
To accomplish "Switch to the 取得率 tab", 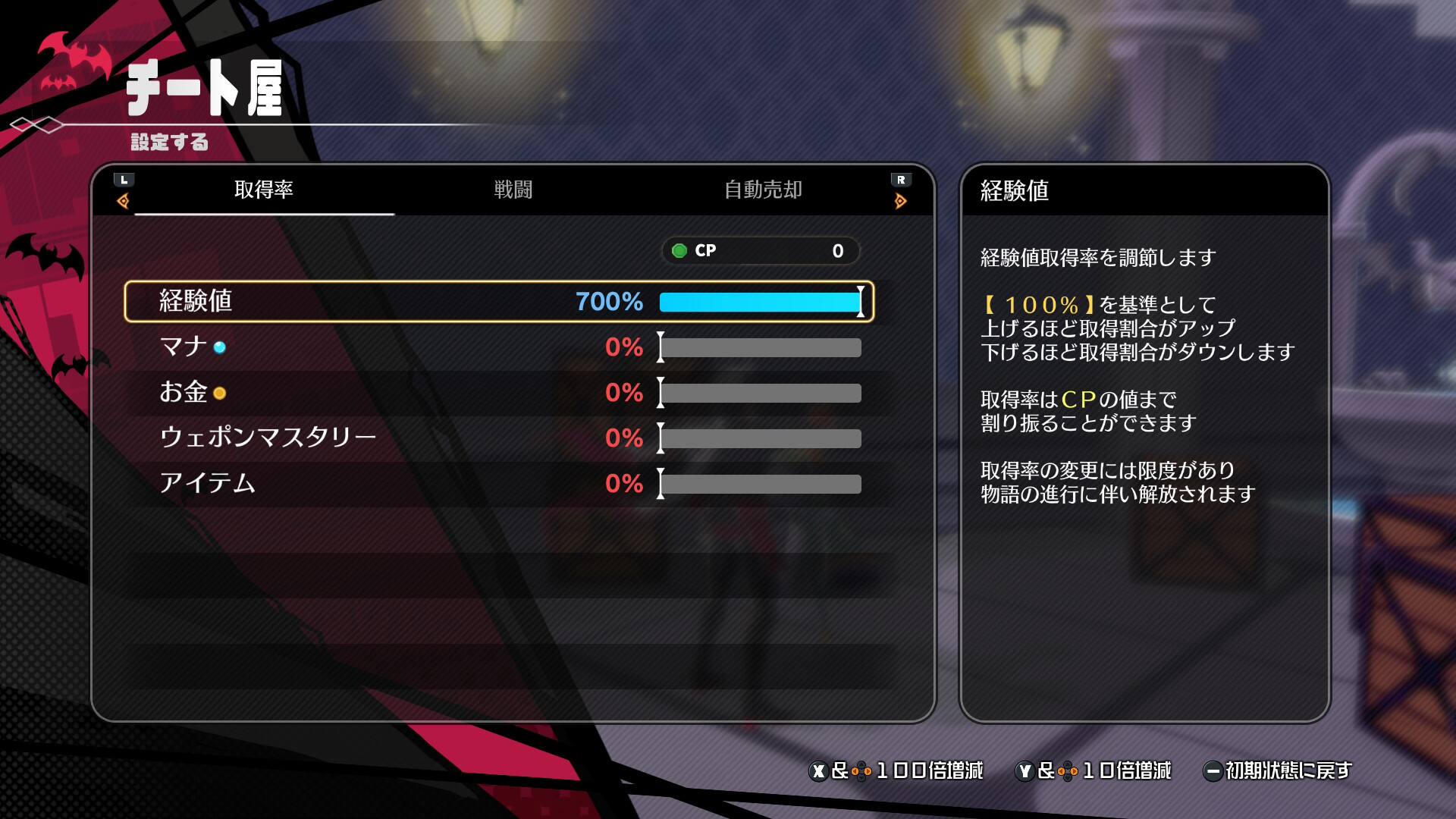I will coord(263,190).
